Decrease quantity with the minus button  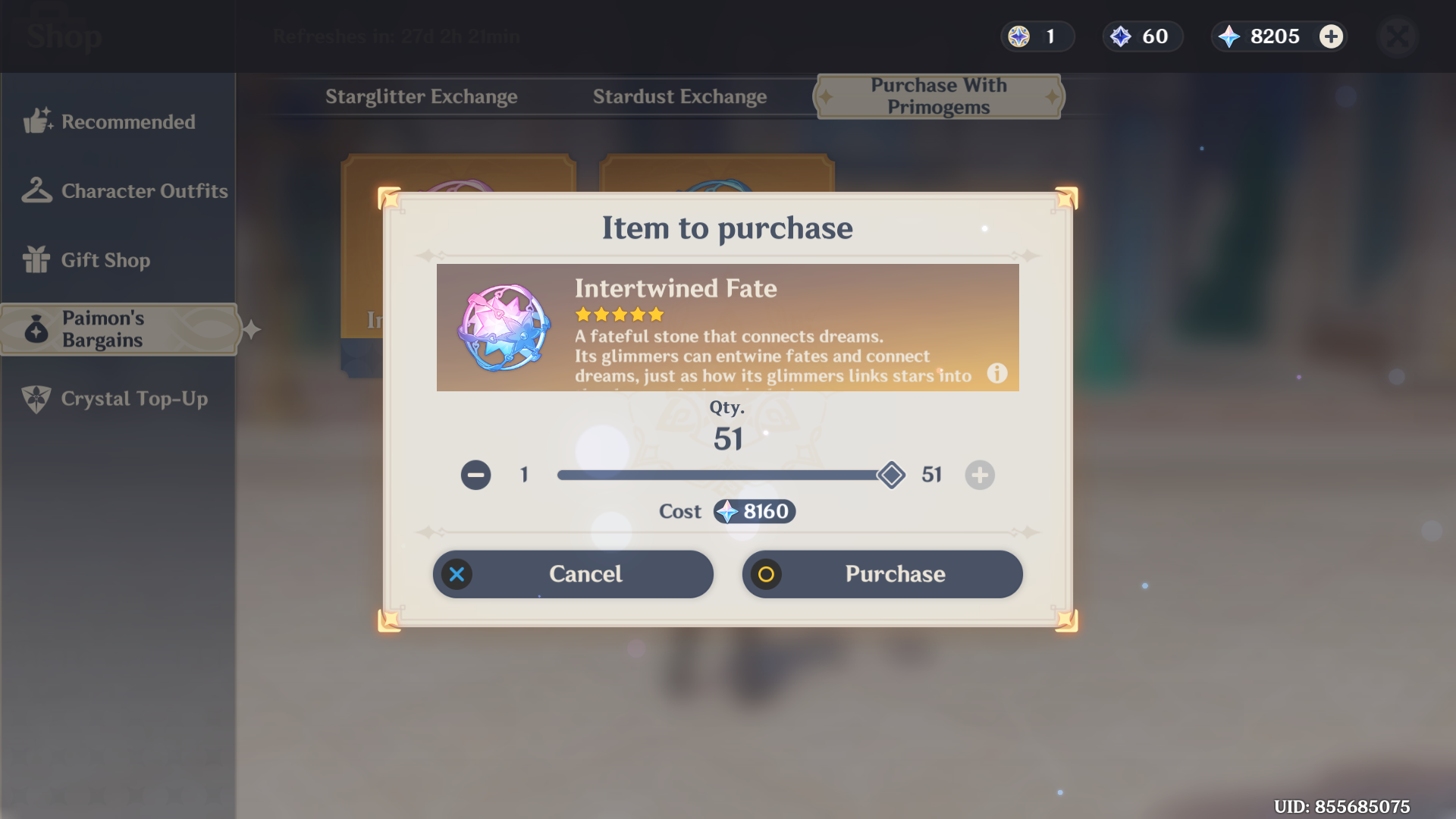pos(475,475)
